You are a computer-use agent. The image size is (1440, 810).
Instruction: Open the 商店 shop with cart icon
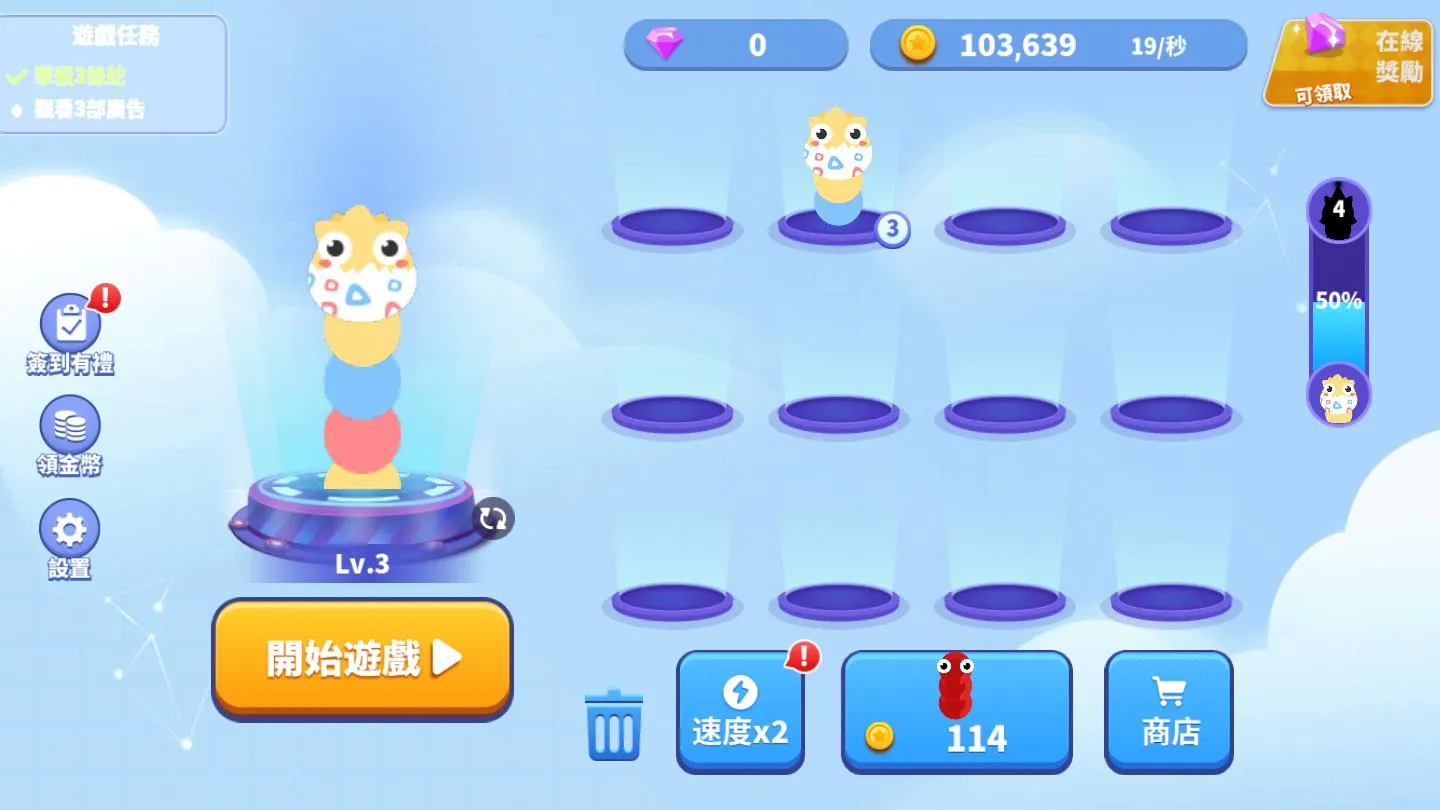[1168, 710]
